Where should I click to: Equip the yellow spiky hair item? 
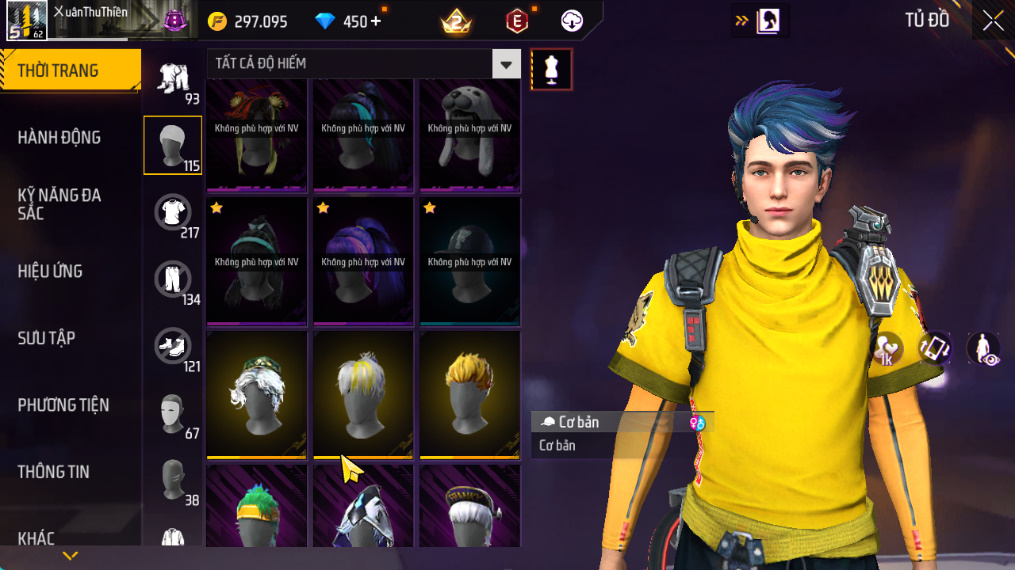coord(470,394)
